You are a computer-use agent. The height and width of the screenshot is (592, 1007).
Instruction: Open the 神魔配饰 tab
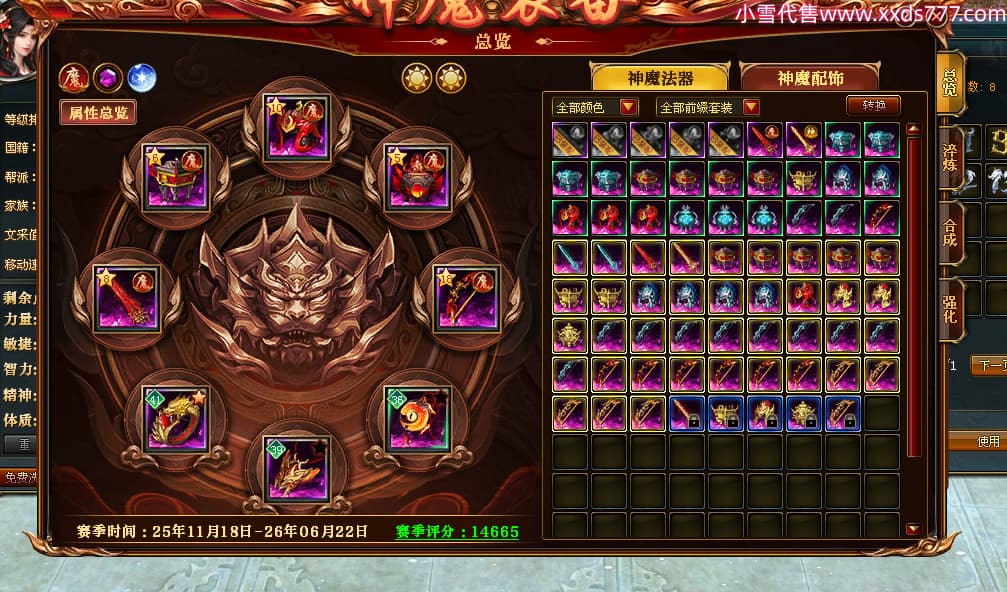tap(810, 78)
